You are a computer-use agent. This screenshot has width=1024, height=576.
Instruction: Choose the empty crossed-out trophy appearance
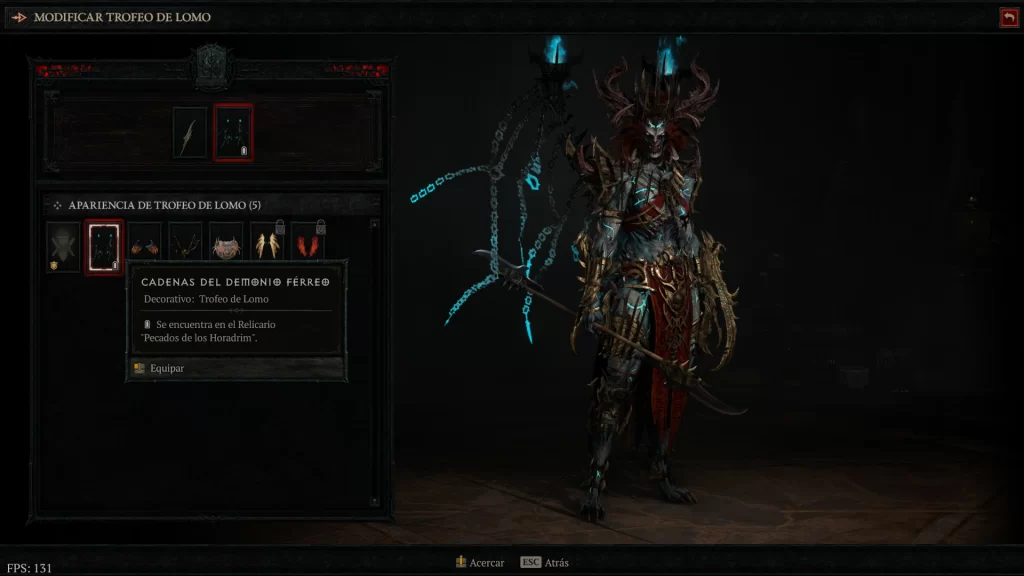click(63, 246)
